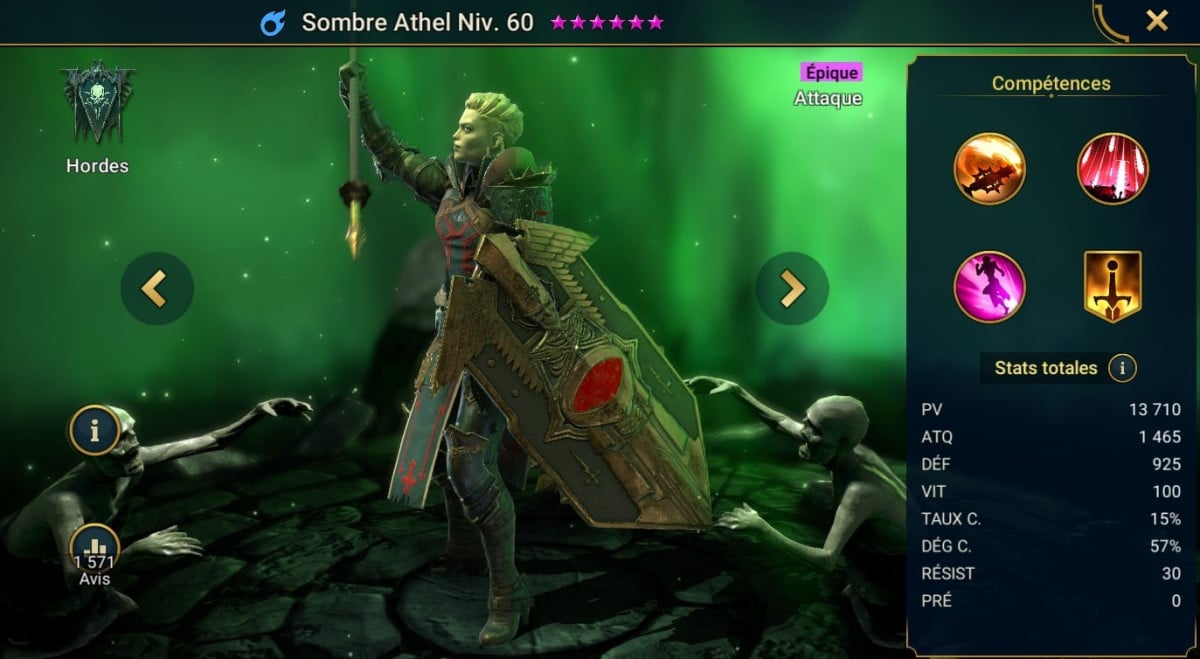Image resolution: width=1200 pixels, height=659 pixels.
Task: Close the champion details screen
Action: (1157, 21)
